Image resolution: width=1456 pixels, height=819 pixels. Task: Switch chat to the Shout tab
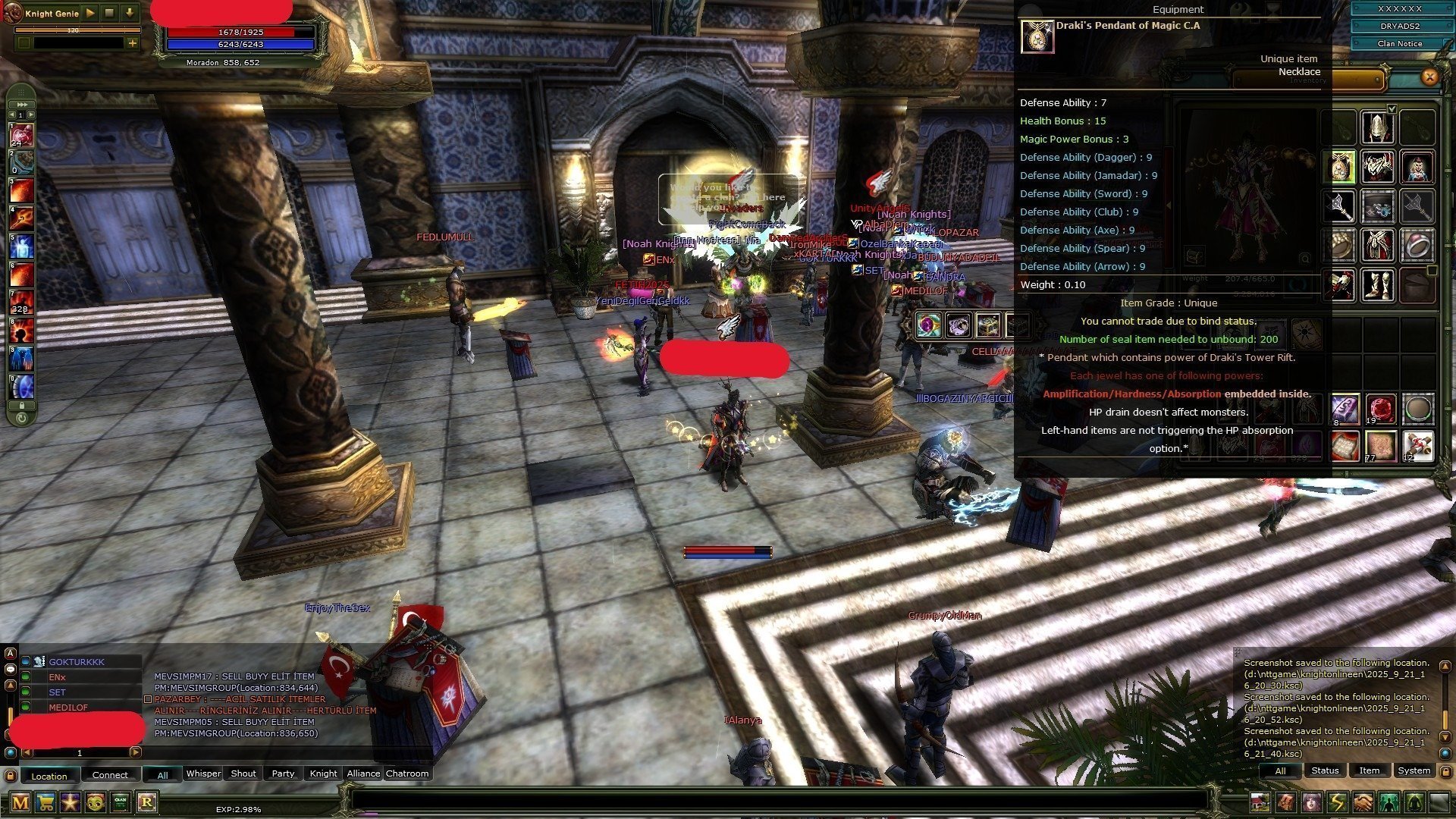(243, 773)
